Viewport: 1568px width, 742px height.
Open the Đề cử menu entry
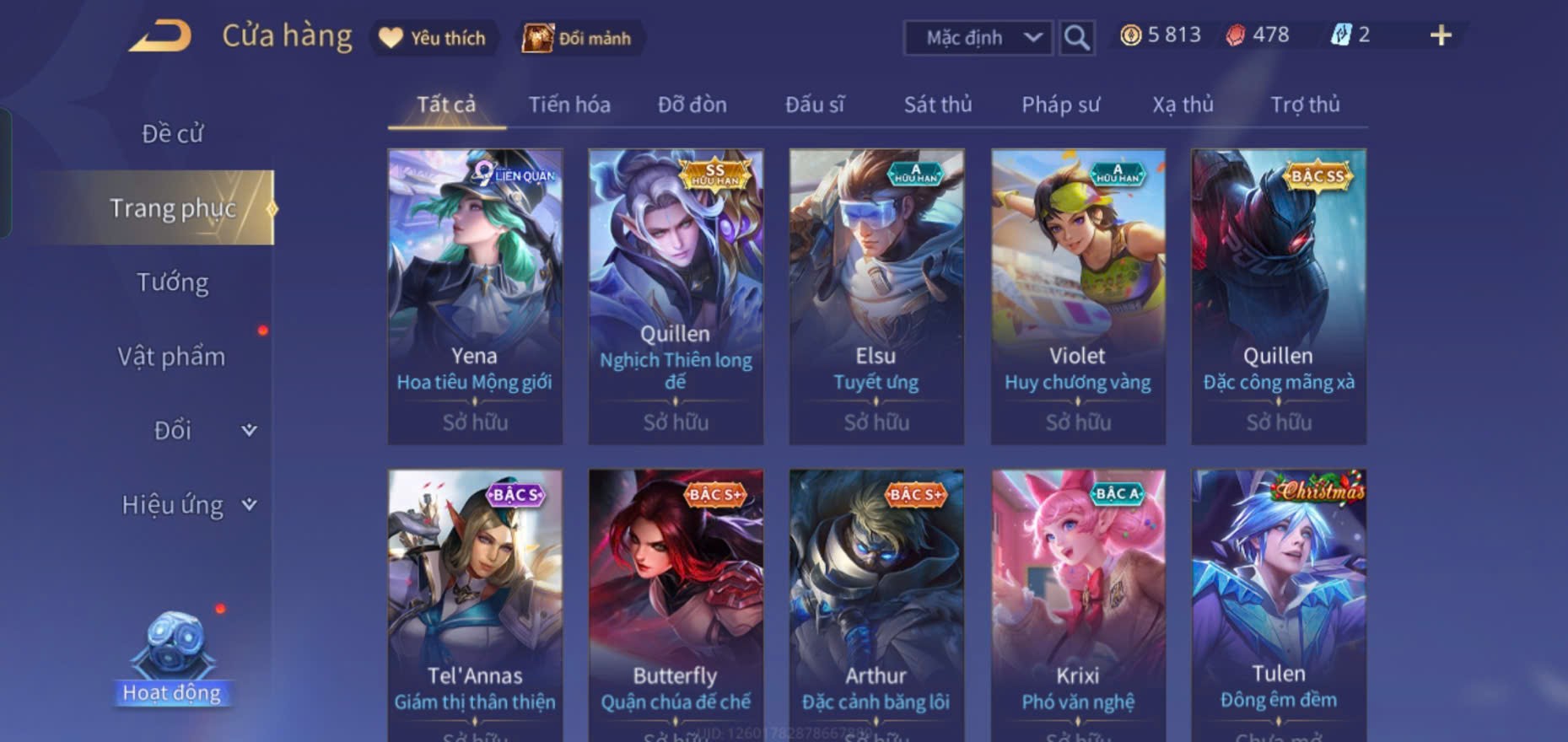[x=172, y=133]
